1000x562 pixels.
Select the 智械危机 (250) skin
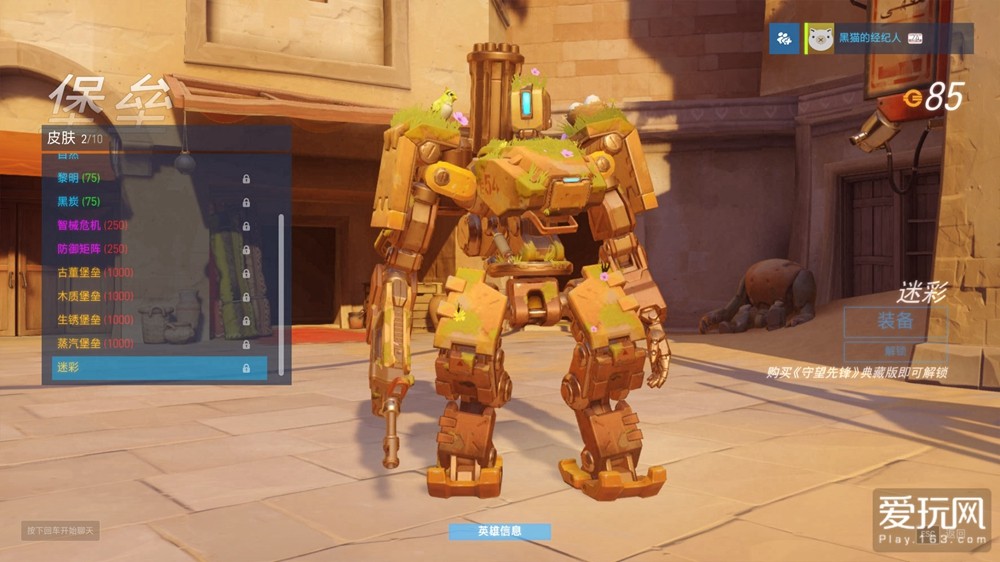click(x=150, y=226)
